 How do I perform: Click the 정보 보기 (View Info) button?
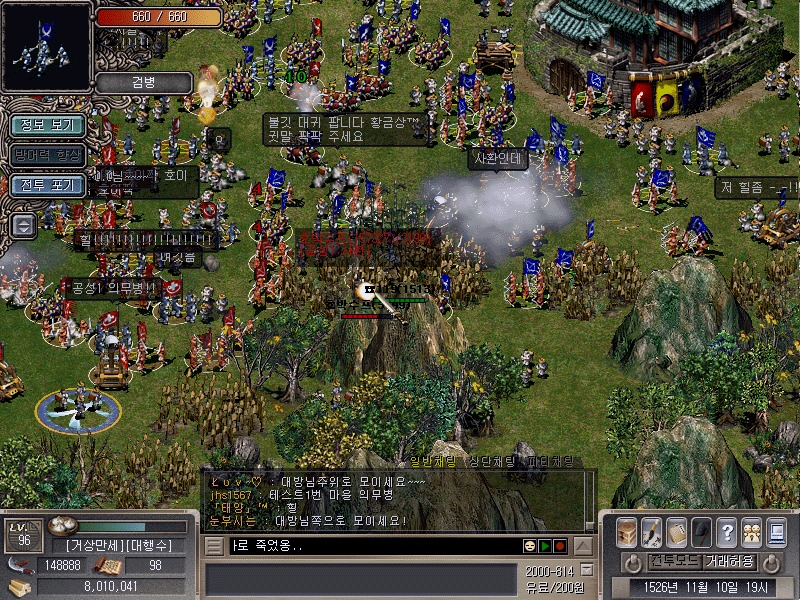click(47, 125)
